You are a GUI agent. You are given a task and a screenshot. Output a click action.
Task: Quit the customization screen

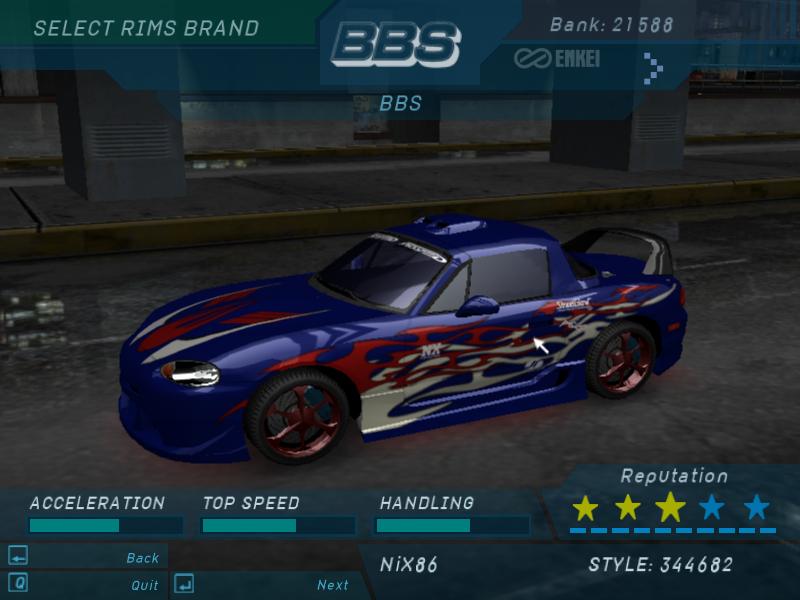tap(144, 585)
